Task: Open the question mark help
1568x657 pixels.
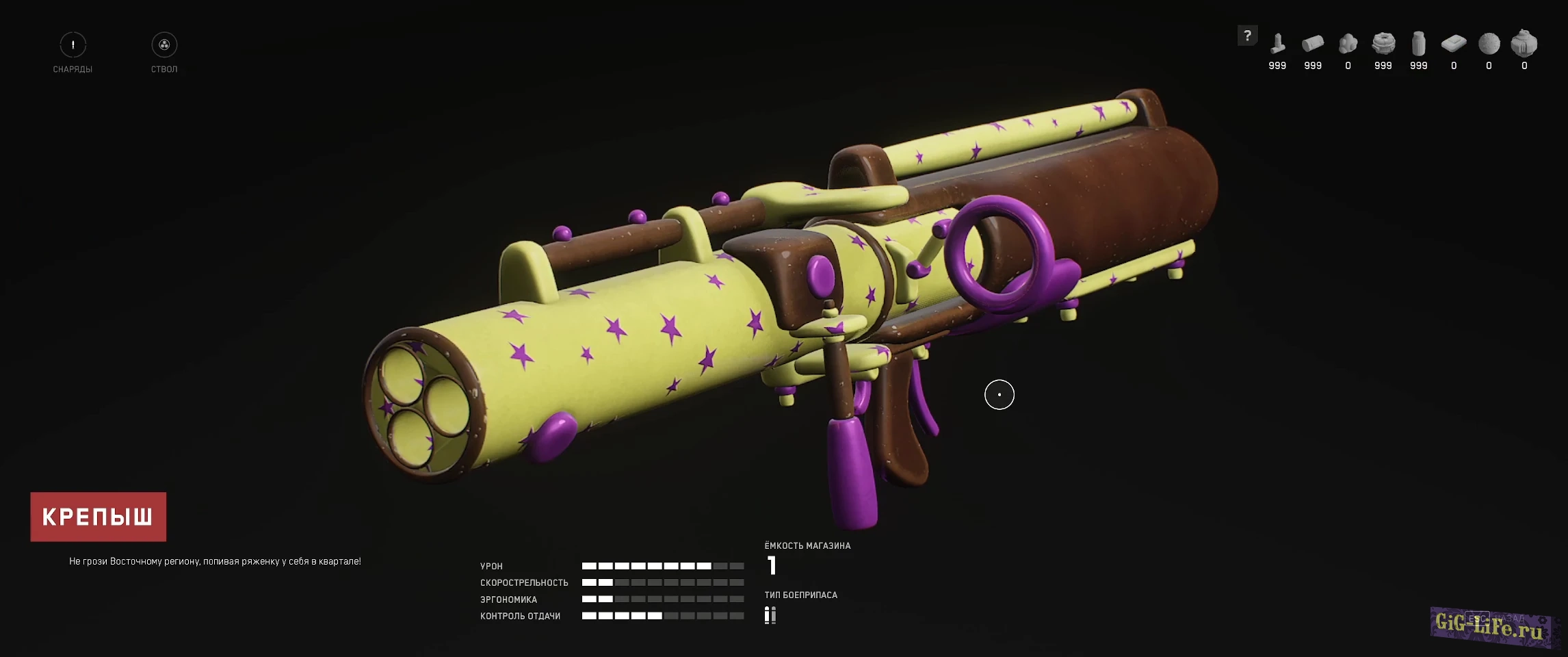Action: pos(1247,36)
